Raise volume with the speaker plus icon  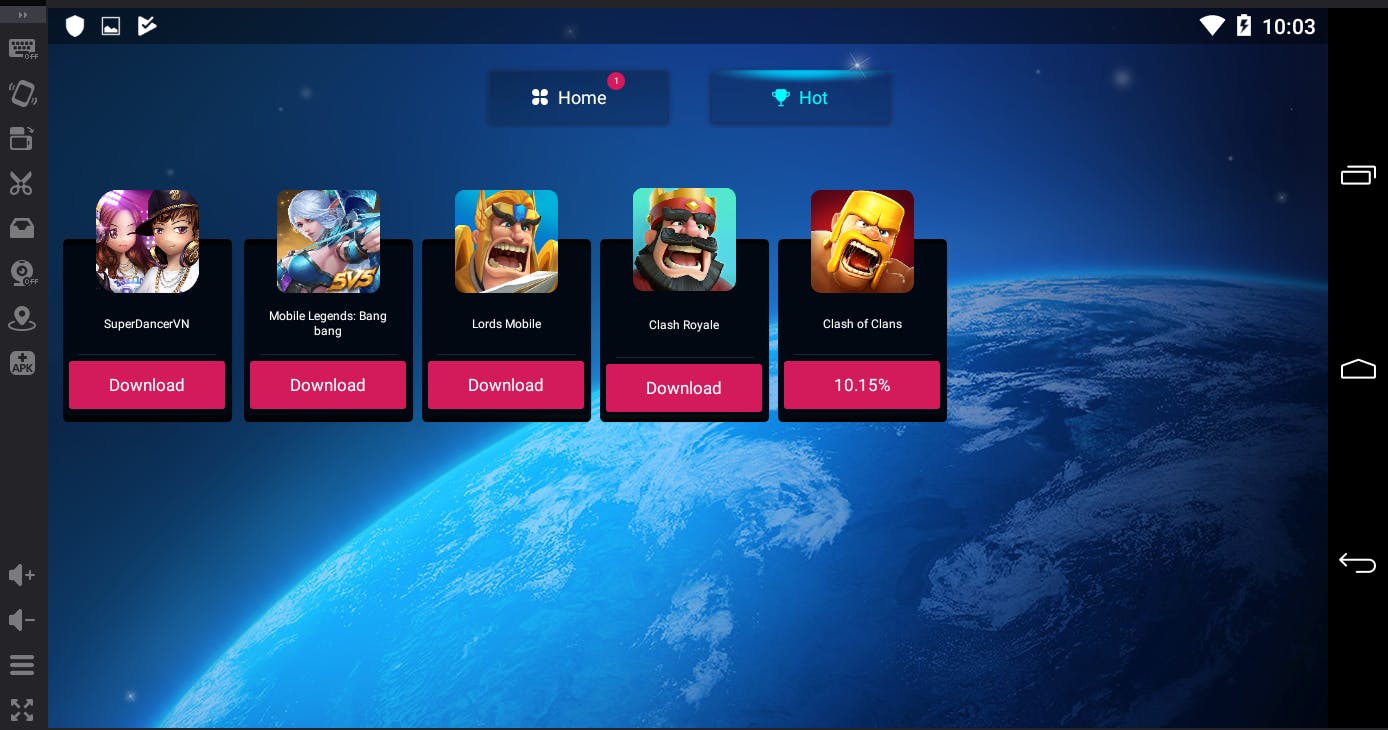click(22, 575)
